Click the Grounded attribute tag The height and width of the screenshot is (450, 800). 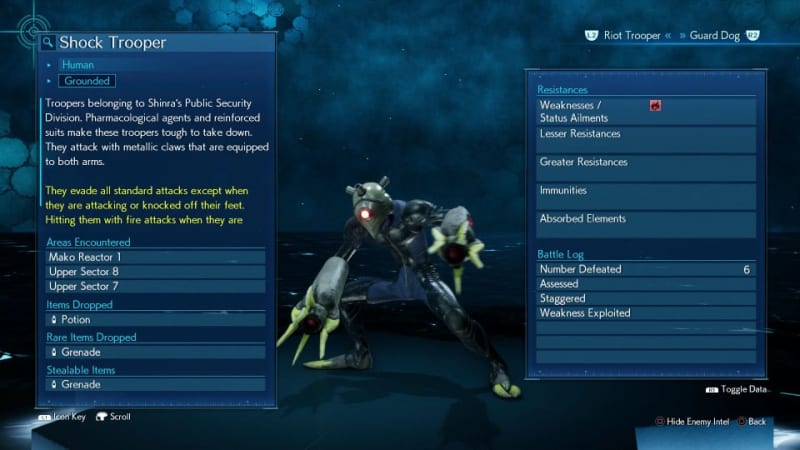click(87, 80)
